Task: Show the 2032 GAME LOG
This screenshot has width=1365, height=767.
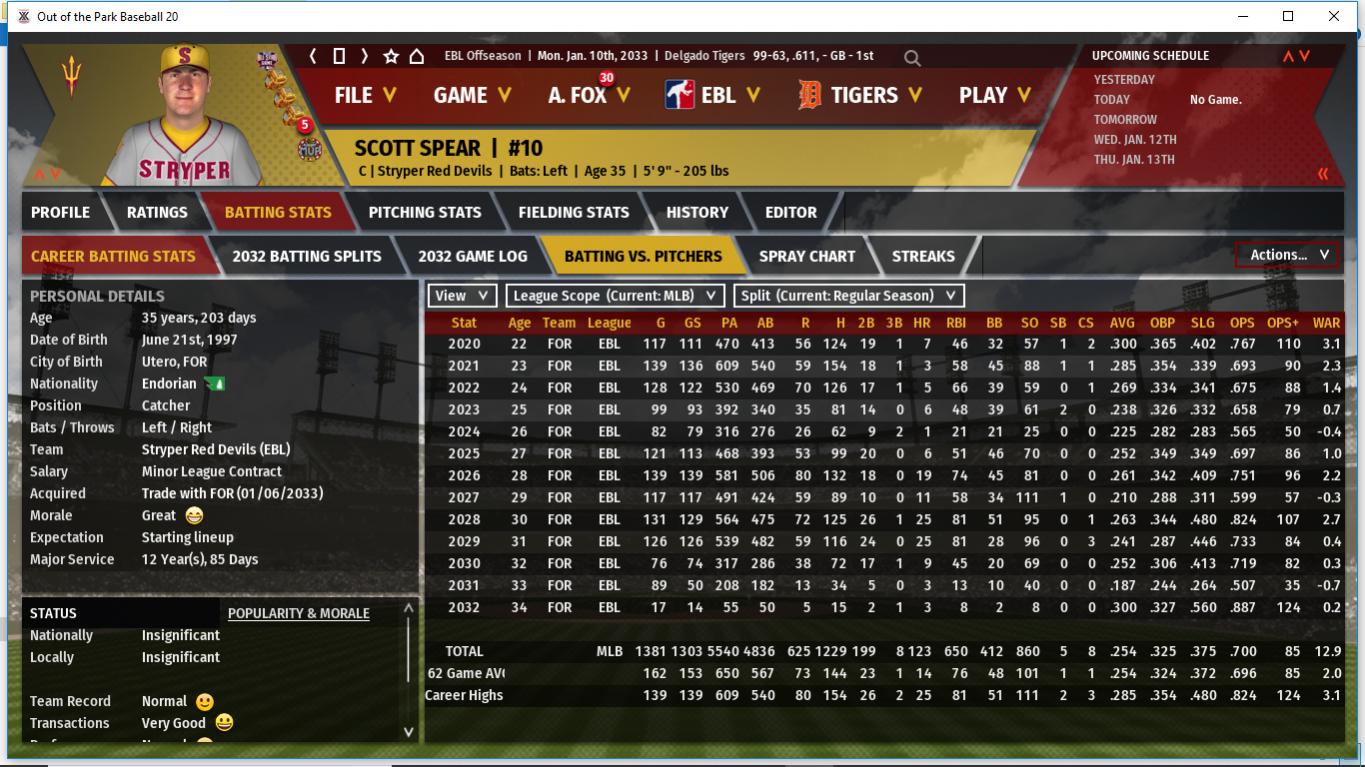Action: click(472, 256)
